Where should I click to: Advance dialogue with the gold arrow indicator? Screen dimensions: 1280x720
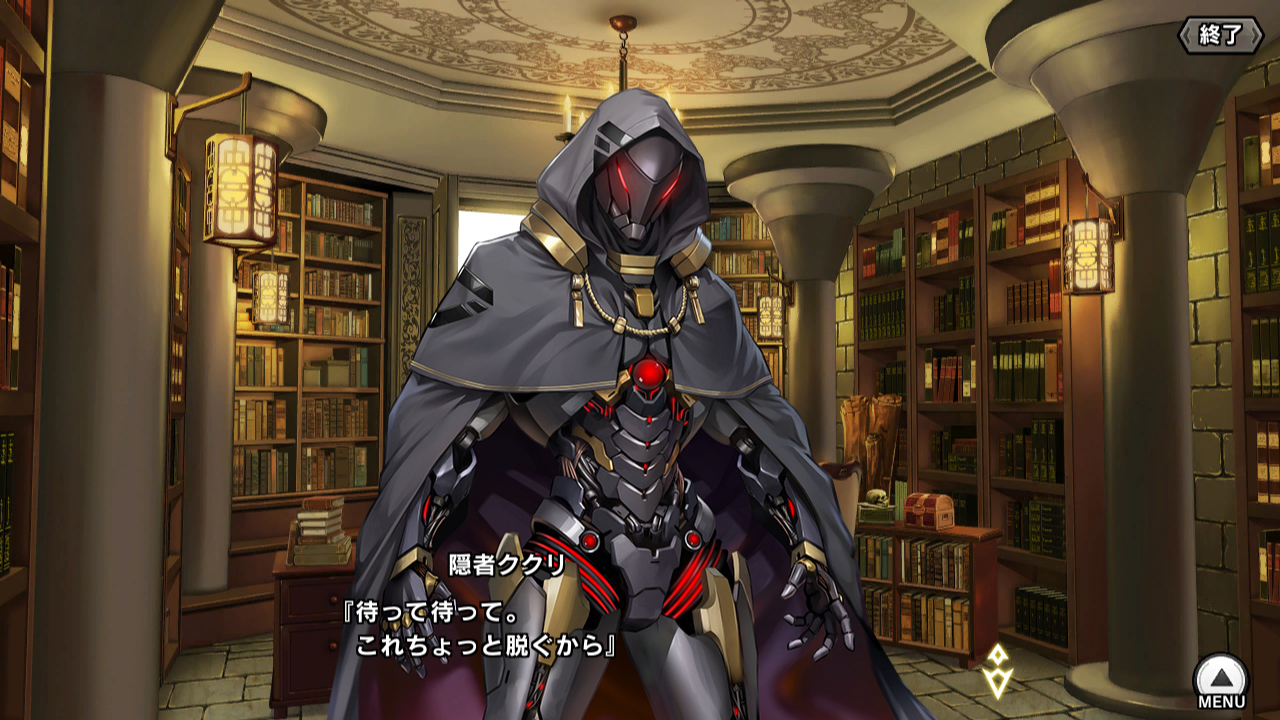(x=996, y=669)
